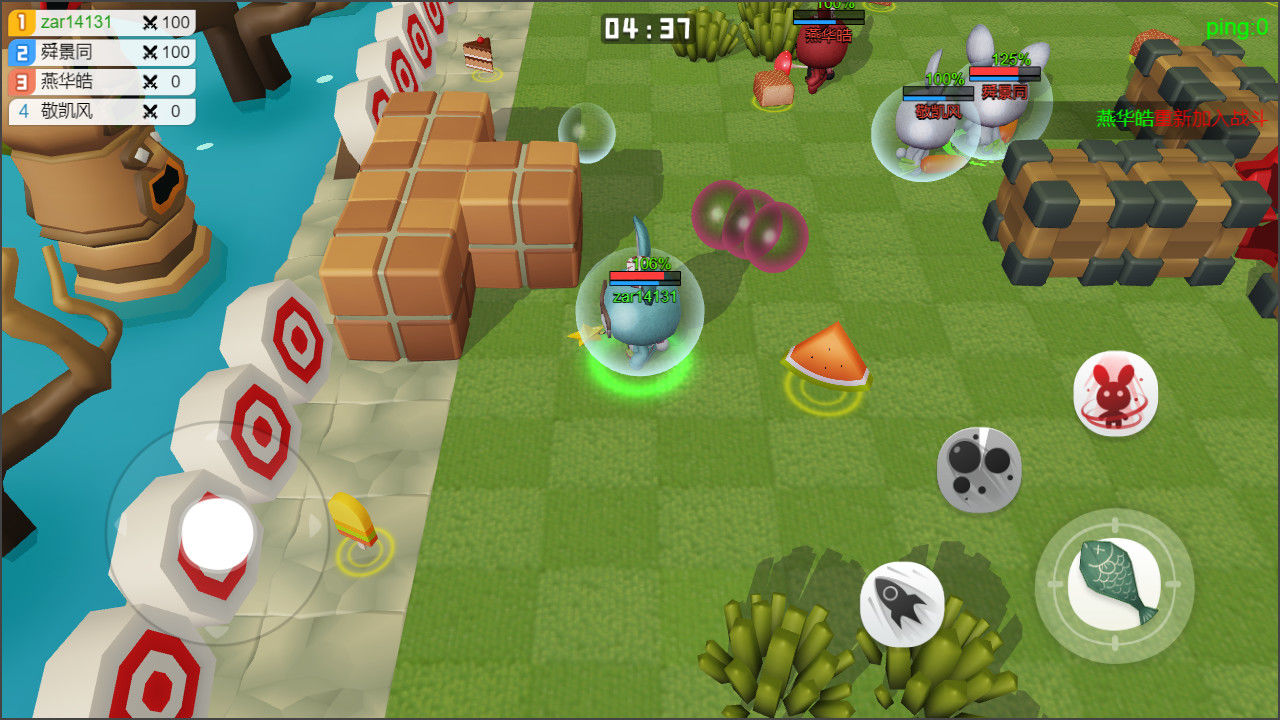Select zar14131 in the scoreboard
Image resolution: width=1280 pixels, height=720 pixels.
click(101, 22)
